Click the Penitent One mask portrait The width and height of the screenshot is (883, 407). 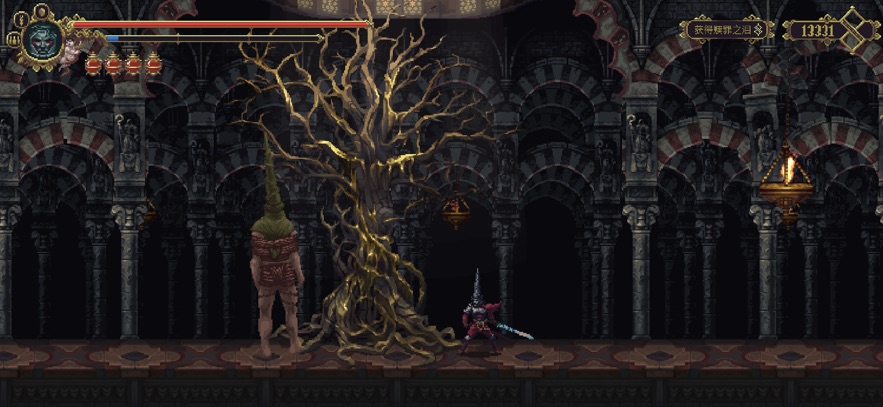(41, 40)
